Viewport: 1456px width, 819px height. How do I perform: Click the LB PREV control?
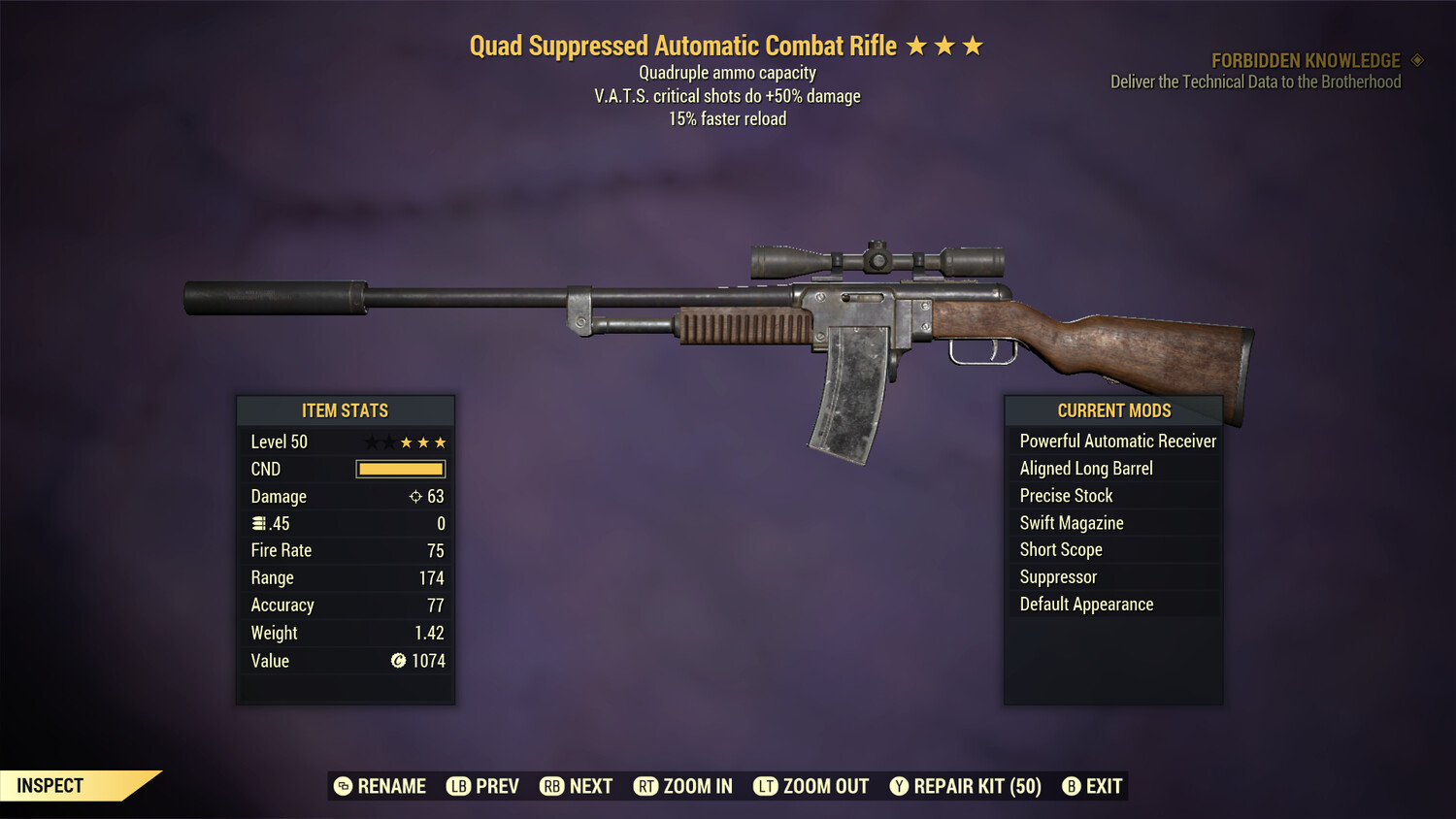tap(482, 786)
